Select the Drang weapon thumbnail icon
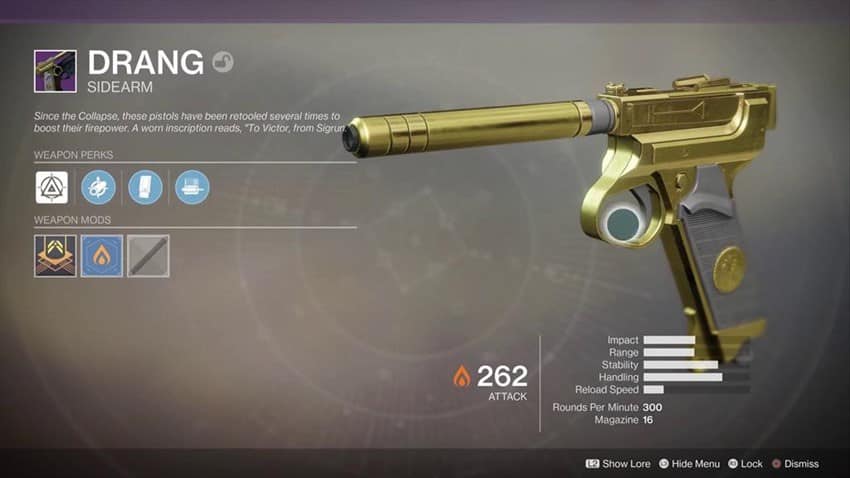Screen dimensions: 850x478 (55, 71)
